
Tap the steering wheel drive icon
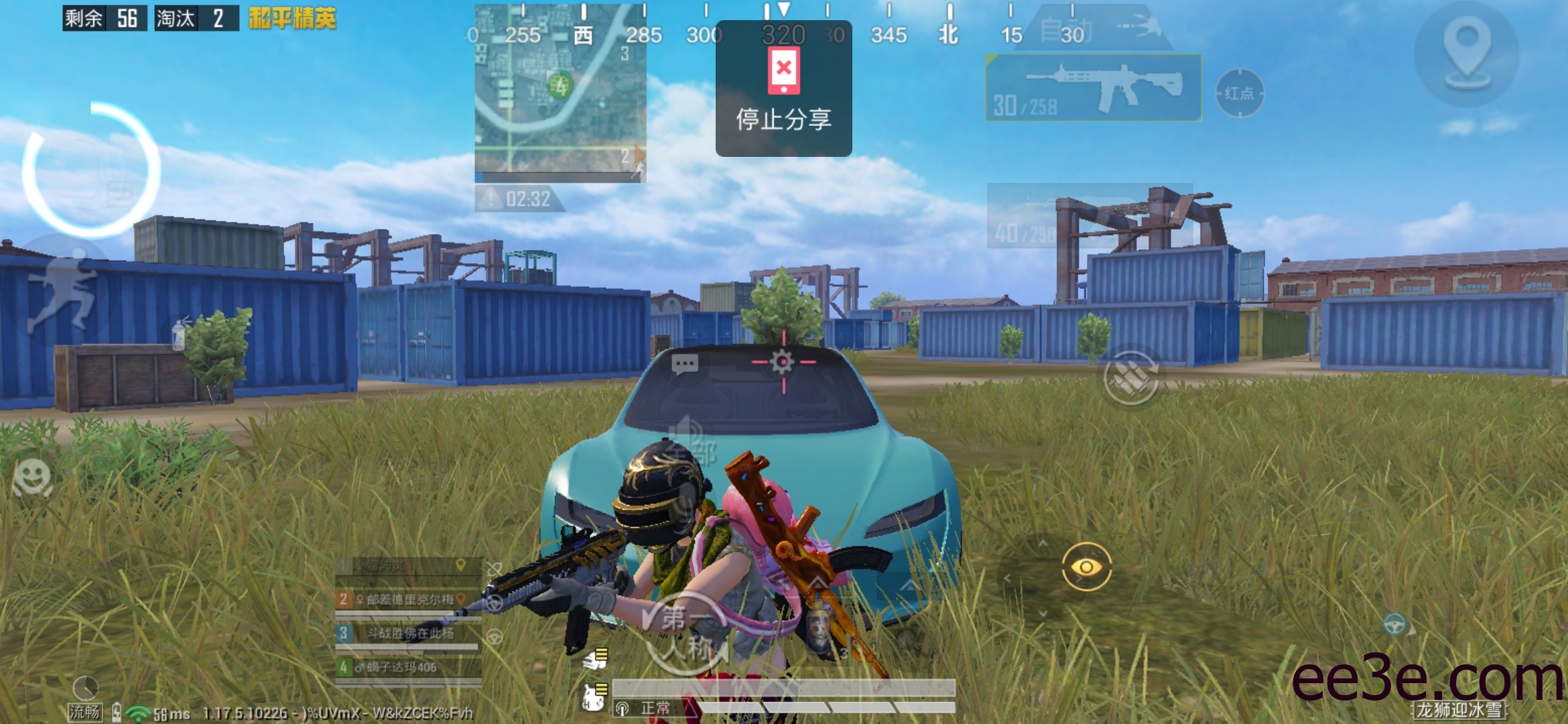1396,625
